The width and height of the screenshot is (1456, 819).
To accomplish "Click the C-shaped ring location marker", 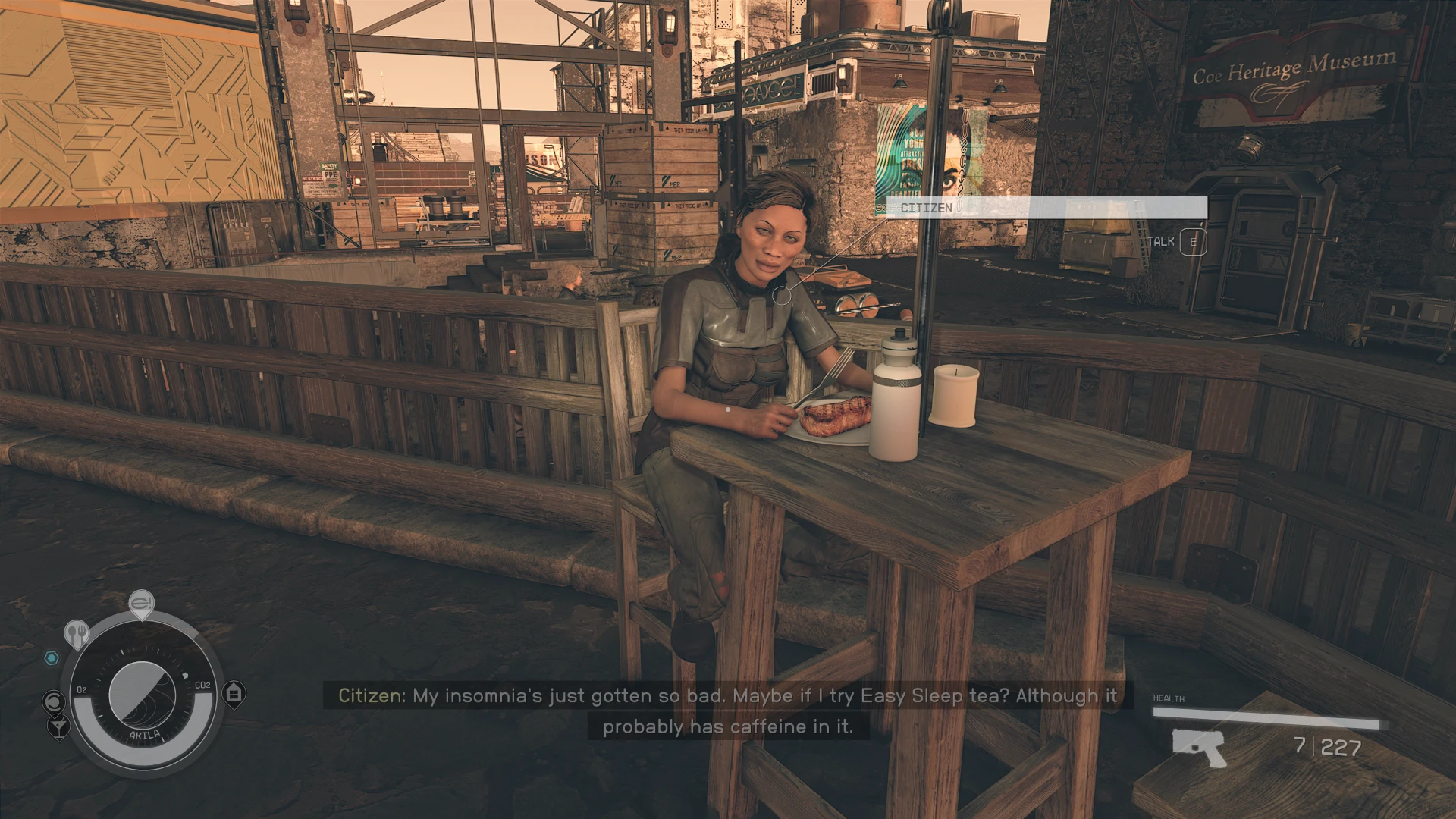I will tap(54, 701).
